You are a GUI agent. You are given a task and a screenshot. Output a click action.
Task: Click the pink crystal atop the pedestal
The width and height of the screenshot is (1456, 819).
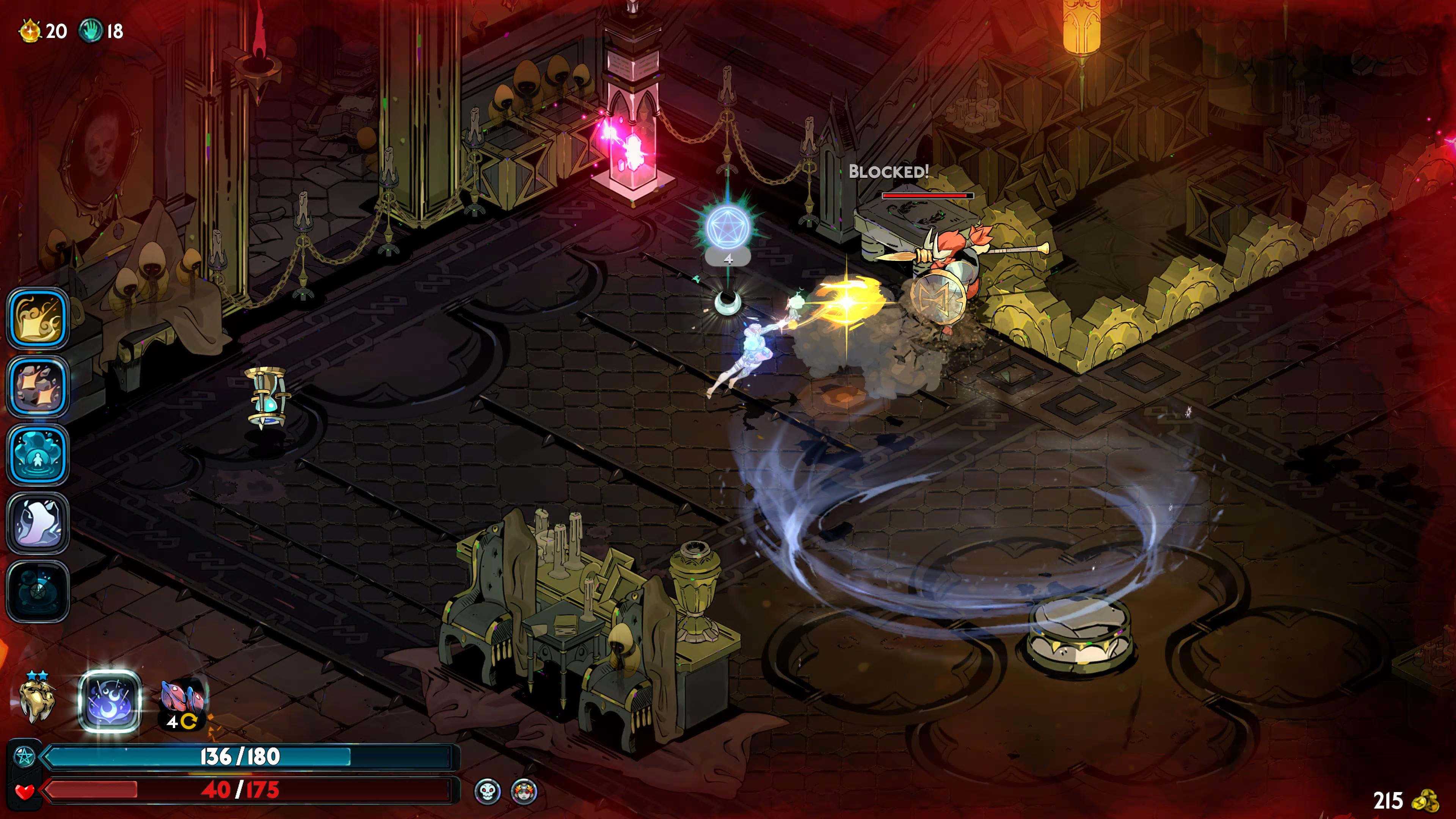click(x=635, y=152)
